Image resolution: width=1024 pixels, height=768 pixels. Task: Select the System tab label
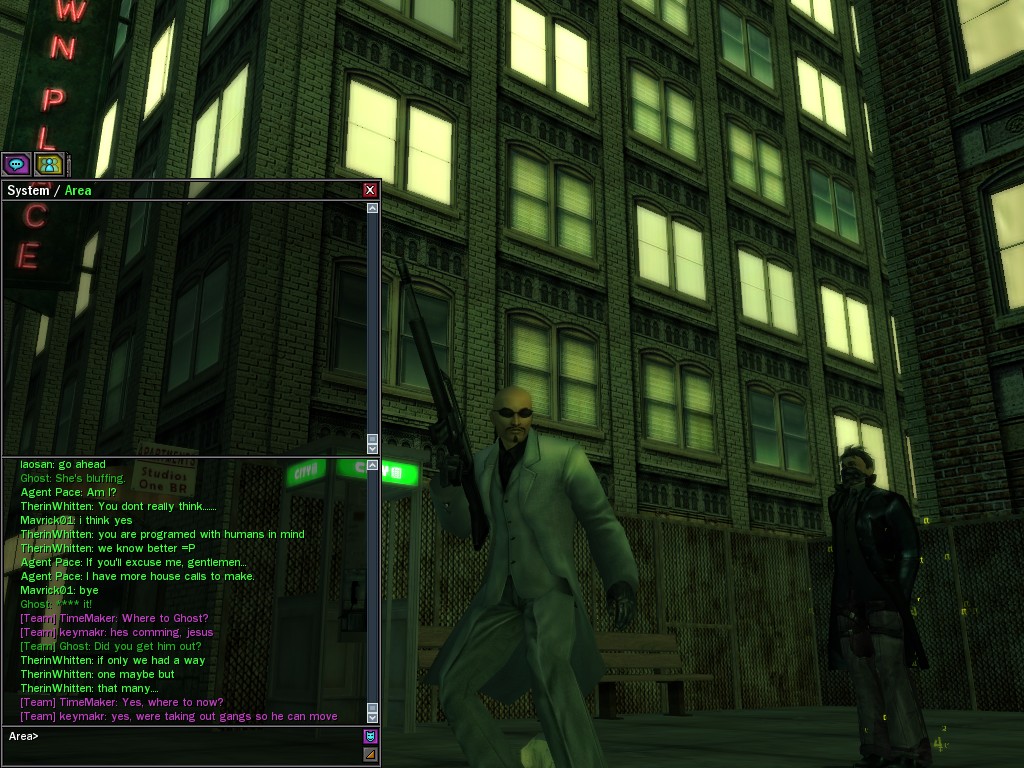pos(28,190)
